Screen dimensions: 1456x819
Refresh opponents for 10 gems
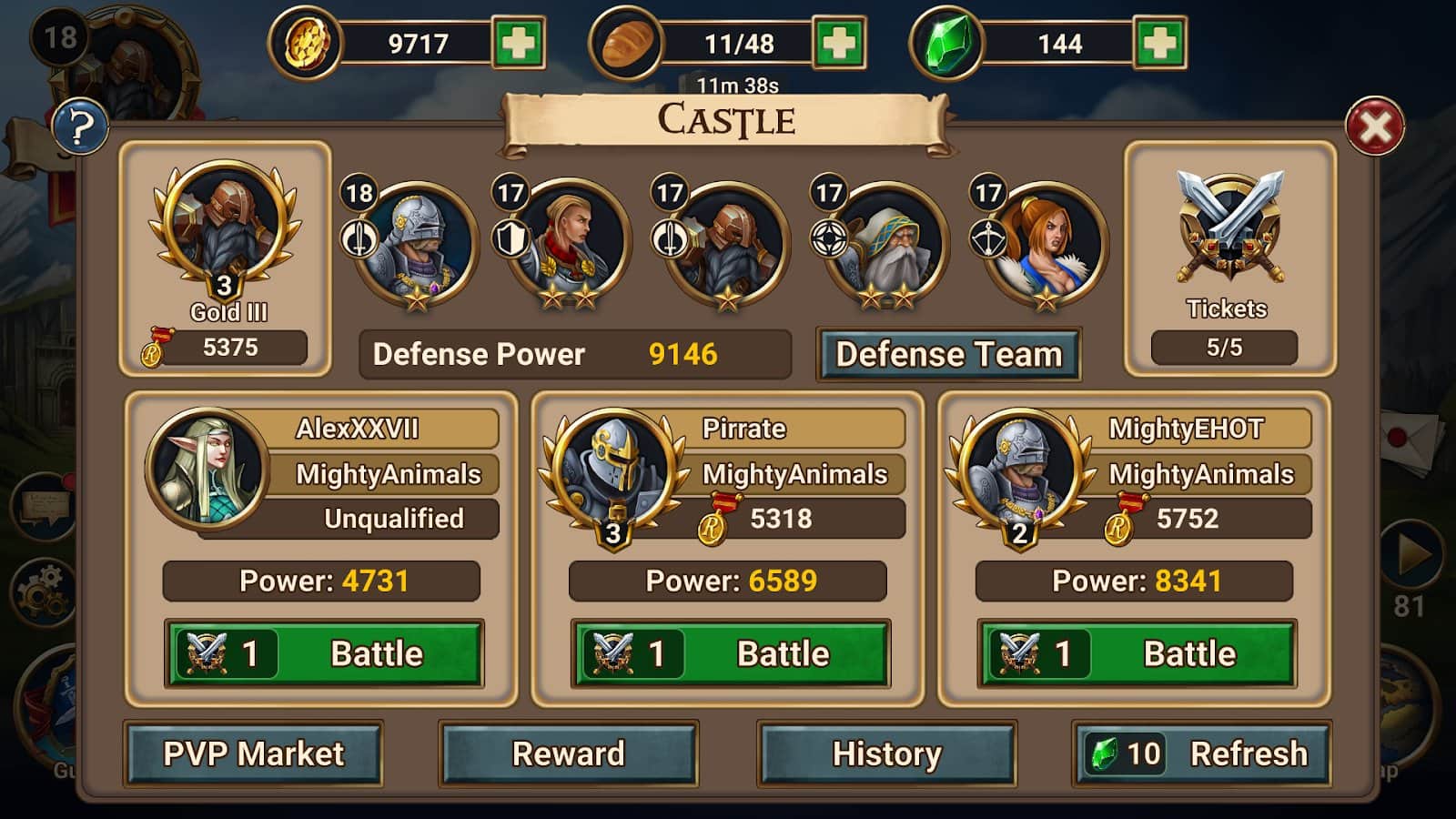pos(1201,753)
